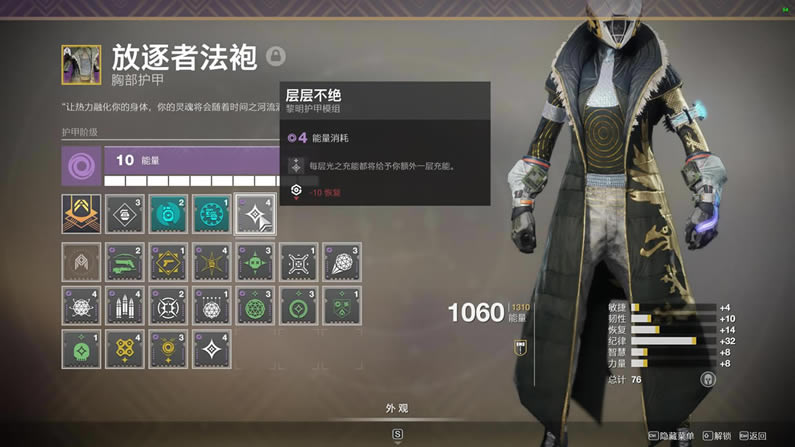795x447 pixels.
Task: Choose the yellow starburst mod costing 4
Action: click(210, 262)
